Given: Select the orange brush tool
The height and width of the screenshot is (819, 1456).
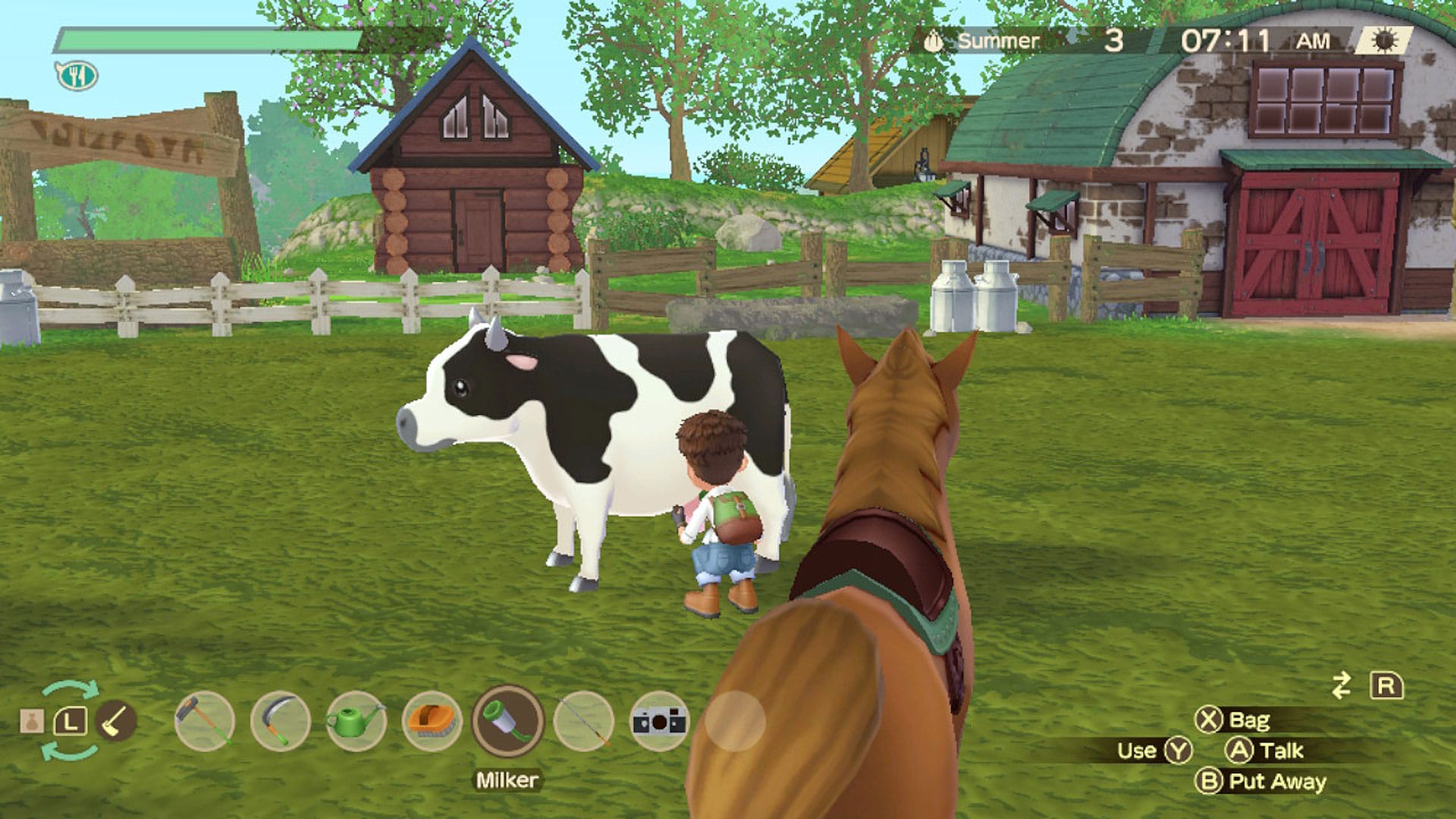Looking at the screenshot, I should (x=431, y=721).
